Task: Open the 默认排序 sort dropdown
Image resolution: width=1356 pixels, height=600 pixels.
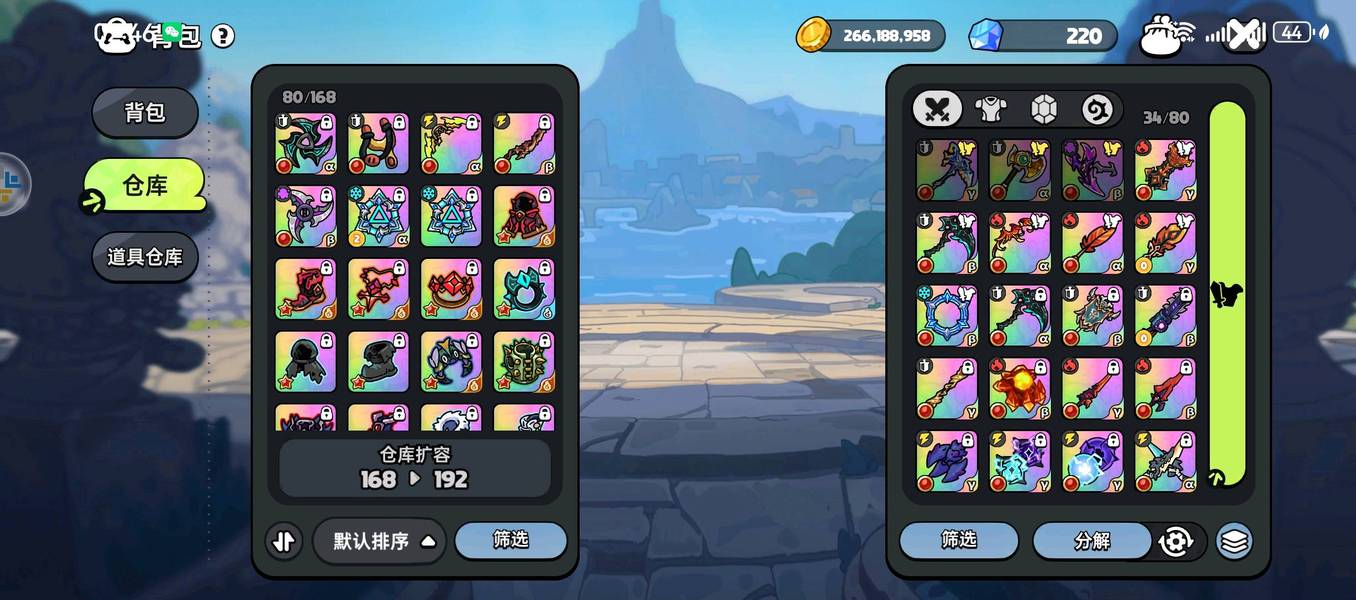Action: coord(379,541)
